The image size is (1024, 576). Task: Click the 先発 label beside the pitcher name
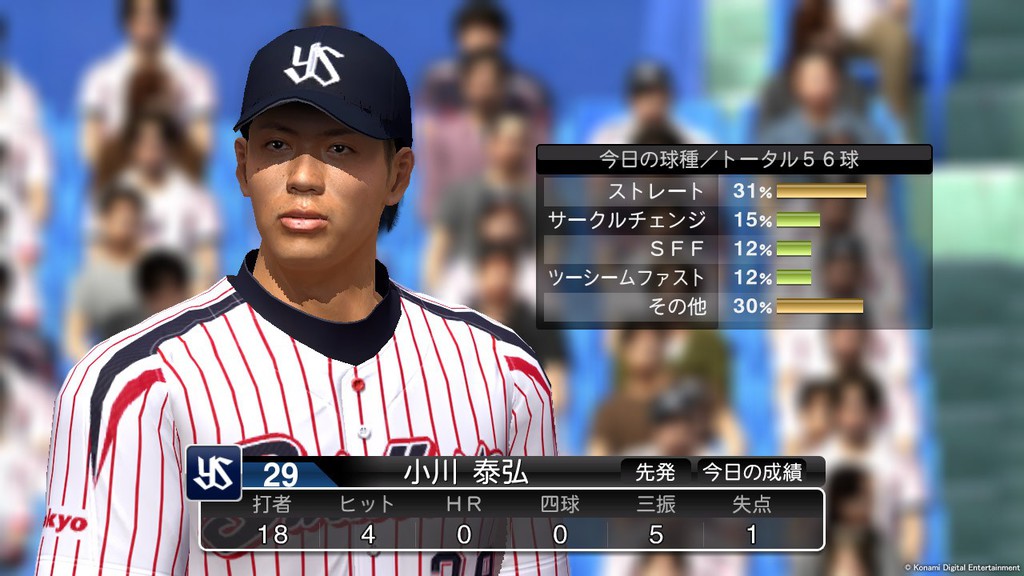[656, 472]
